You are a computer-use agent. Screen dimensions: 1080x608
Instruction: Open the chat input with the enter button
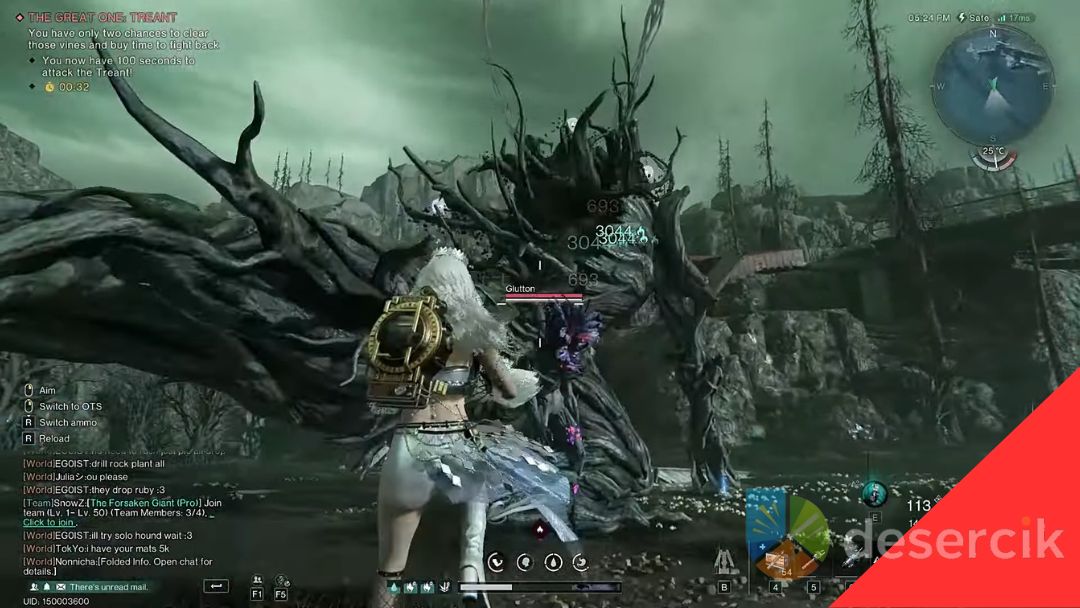click(x=215, y=586)
